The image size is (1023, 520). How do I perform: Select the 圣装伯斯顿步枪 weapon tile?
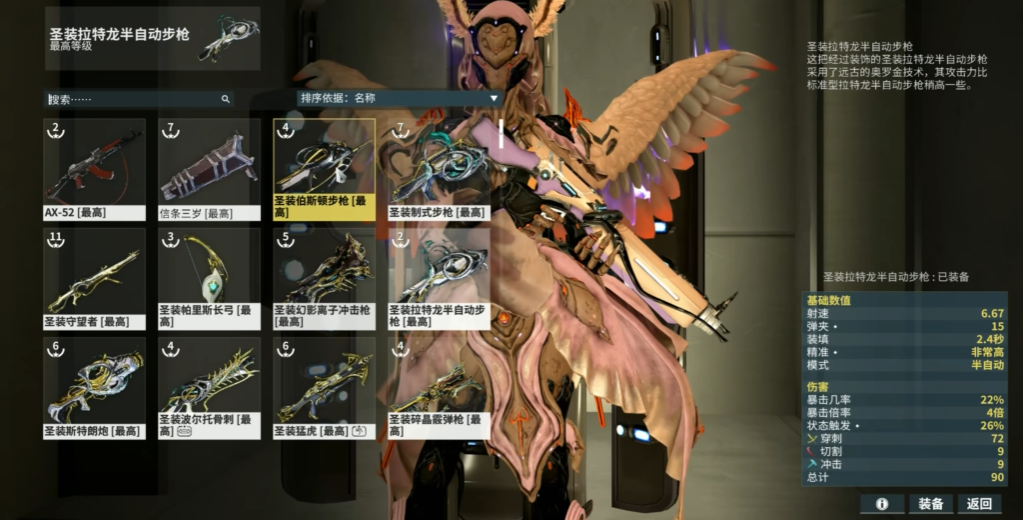pyautogui.click(x=324, y=168)
